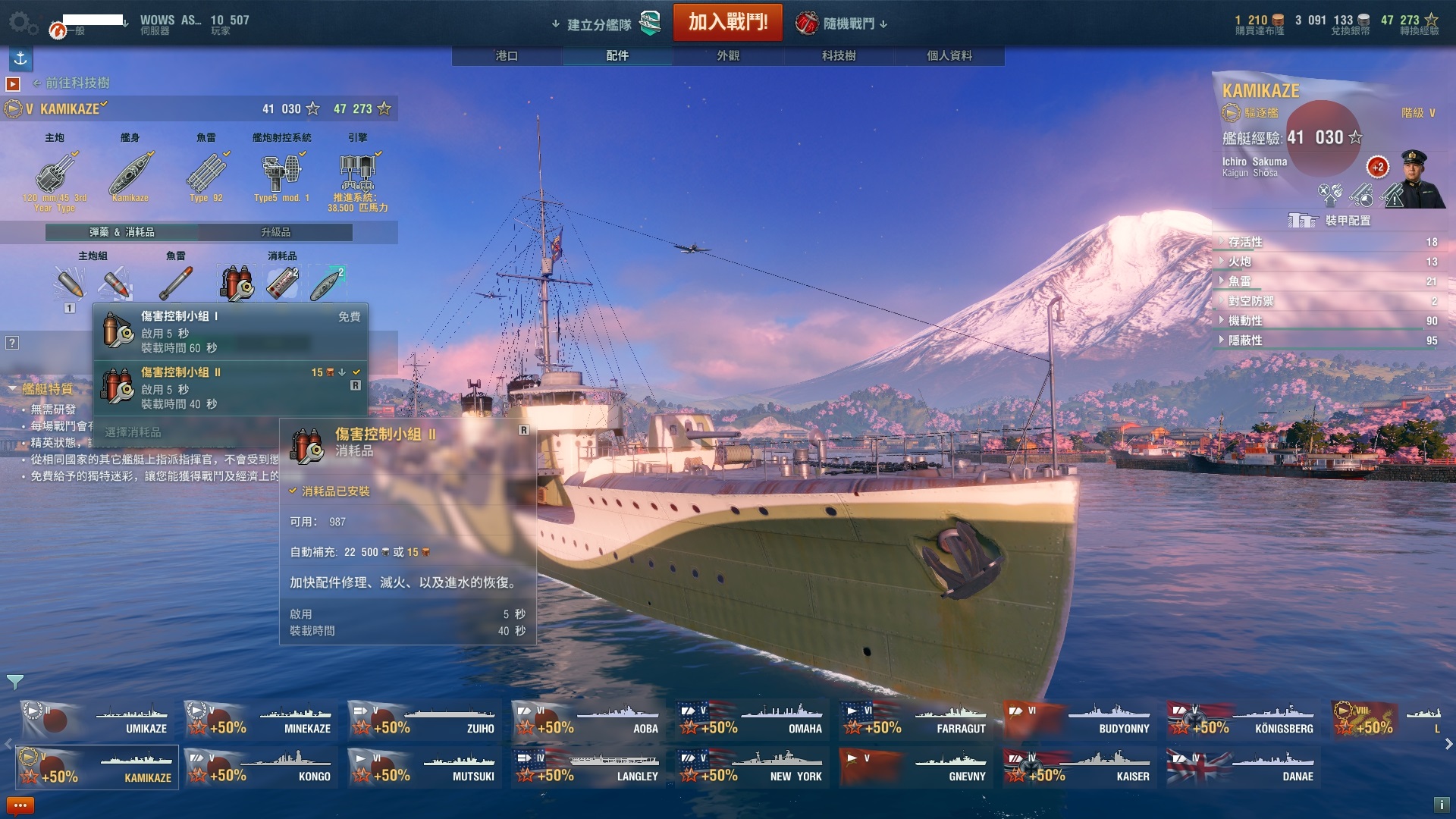Select the Type 92 torpedo module
1456x819 pixels.
(x=206, y=176)
